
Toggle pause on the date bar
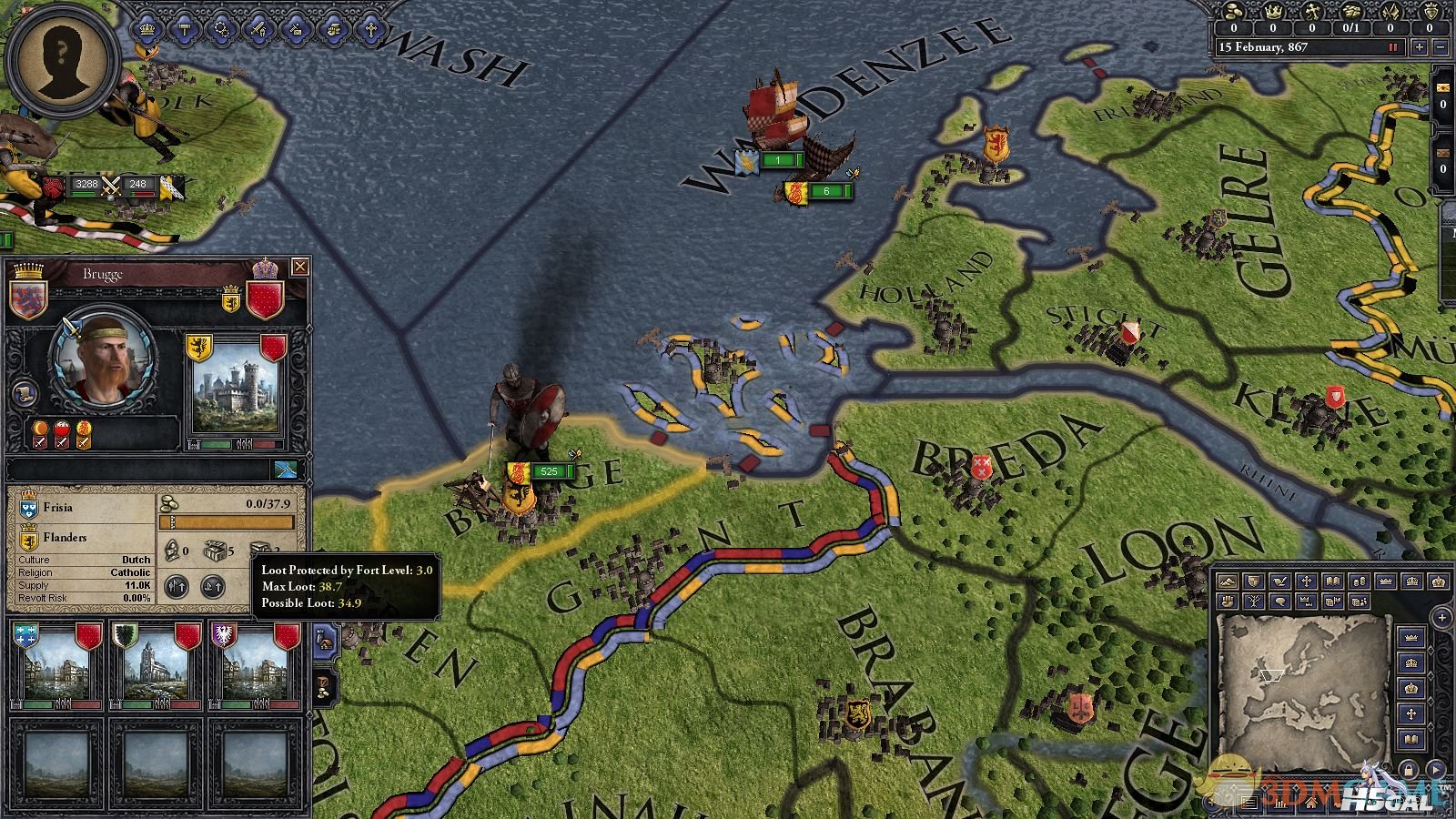click(1392, 47)
